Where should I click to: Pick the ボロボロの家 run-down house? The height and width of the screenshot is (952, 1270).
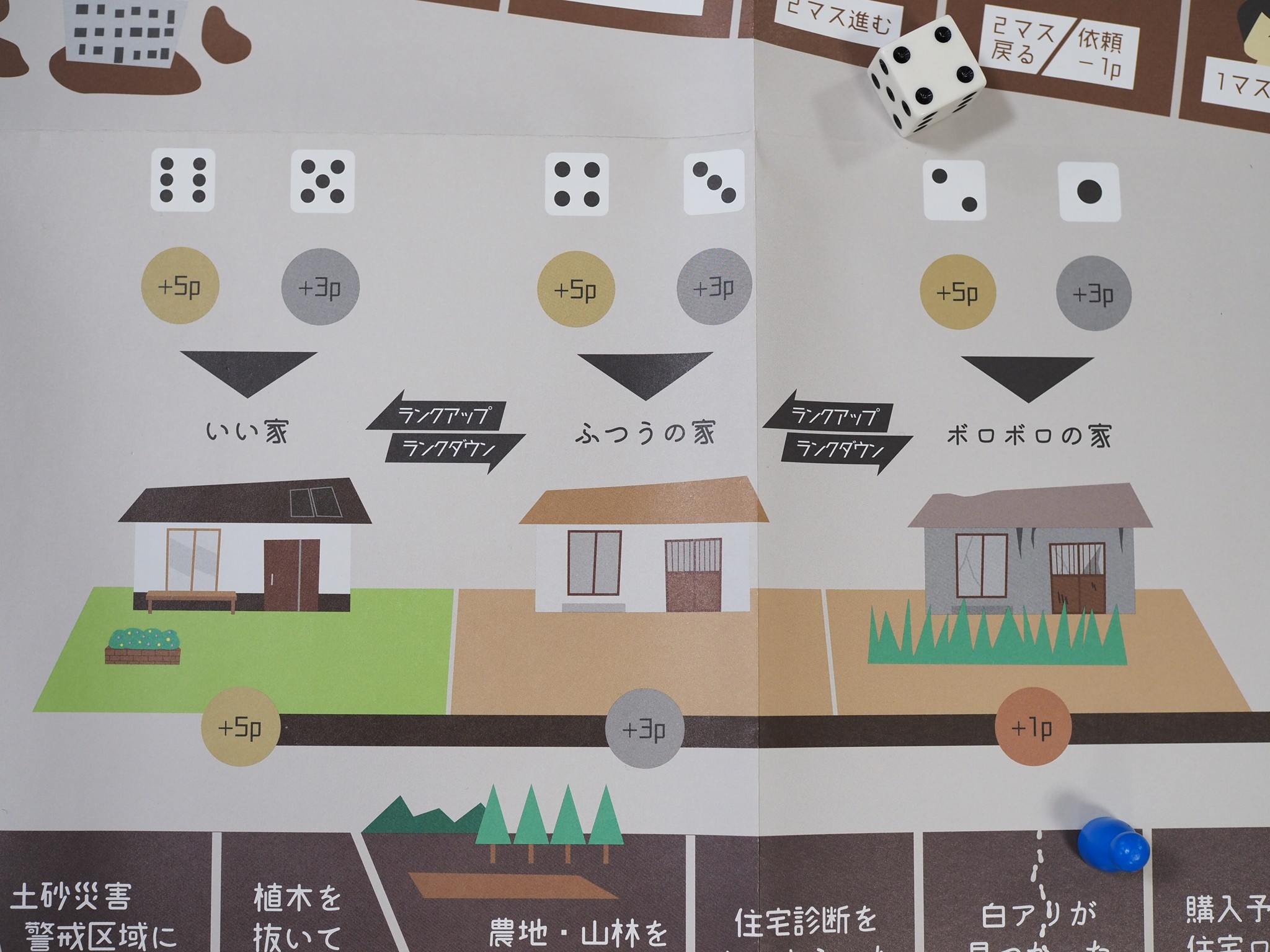[x=1029, y=552]
